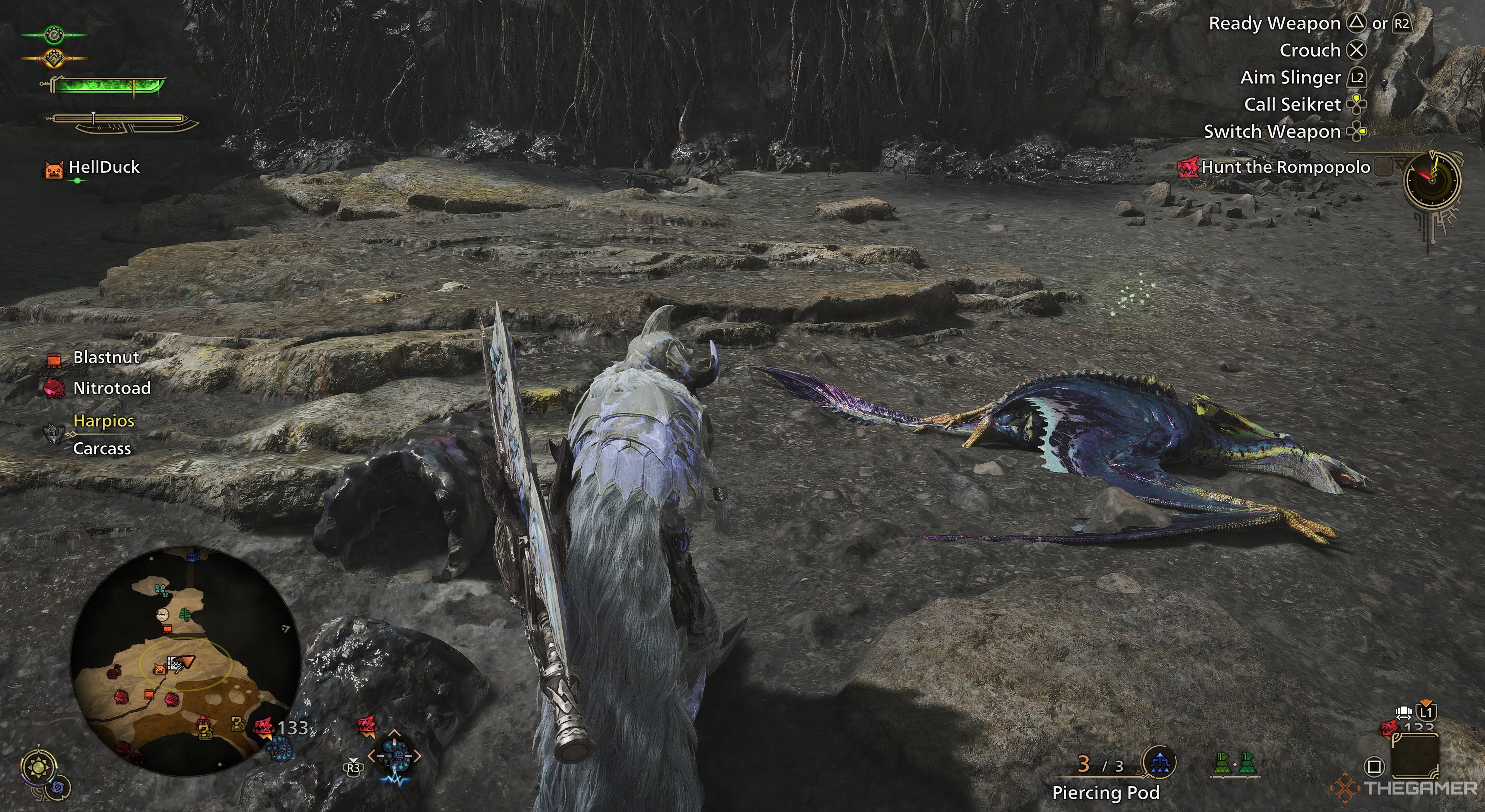Click the highlighted Harpios carcass icon

coord(54,435)
